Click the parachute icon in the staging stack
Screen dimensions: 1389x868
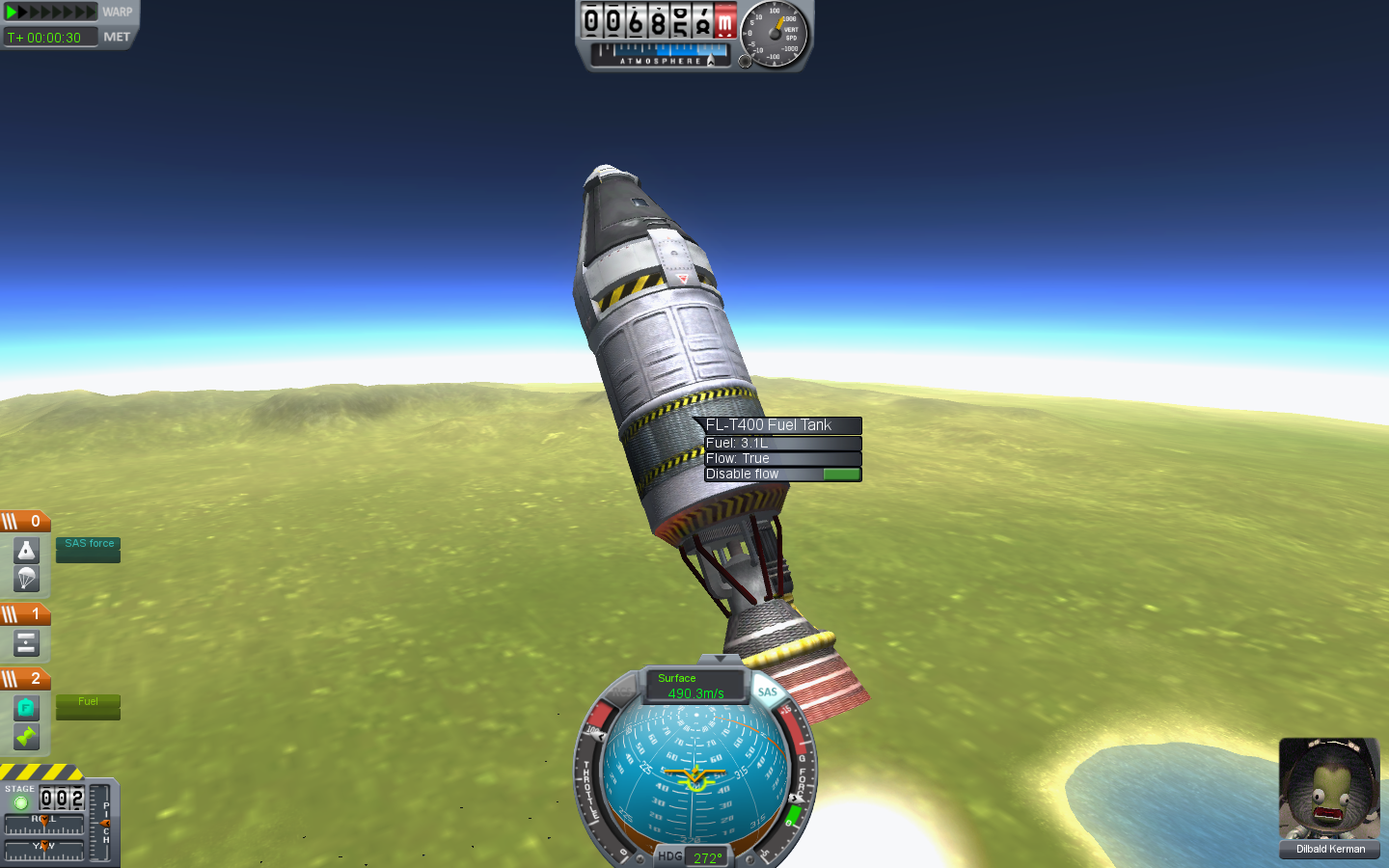coord(26,579)
